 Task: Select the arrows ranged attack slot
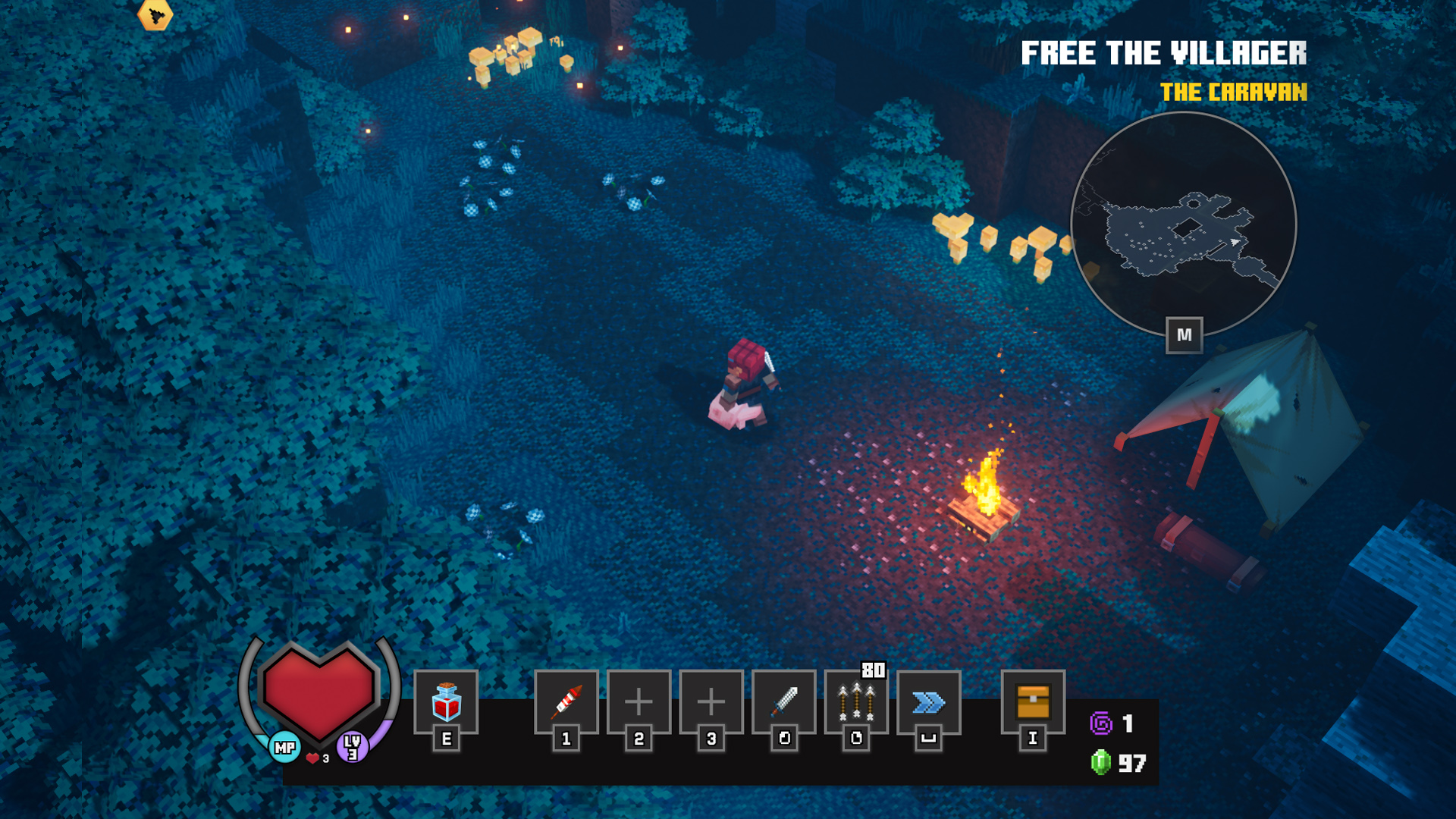click(x=856, y=702)
